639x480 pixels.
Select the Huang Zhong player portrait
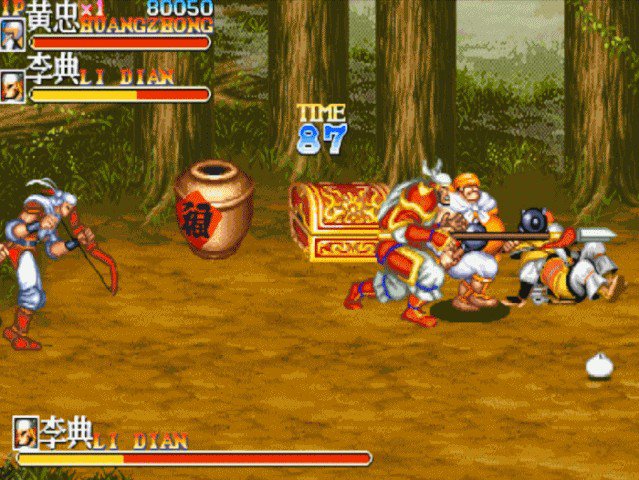coord(13,33)
